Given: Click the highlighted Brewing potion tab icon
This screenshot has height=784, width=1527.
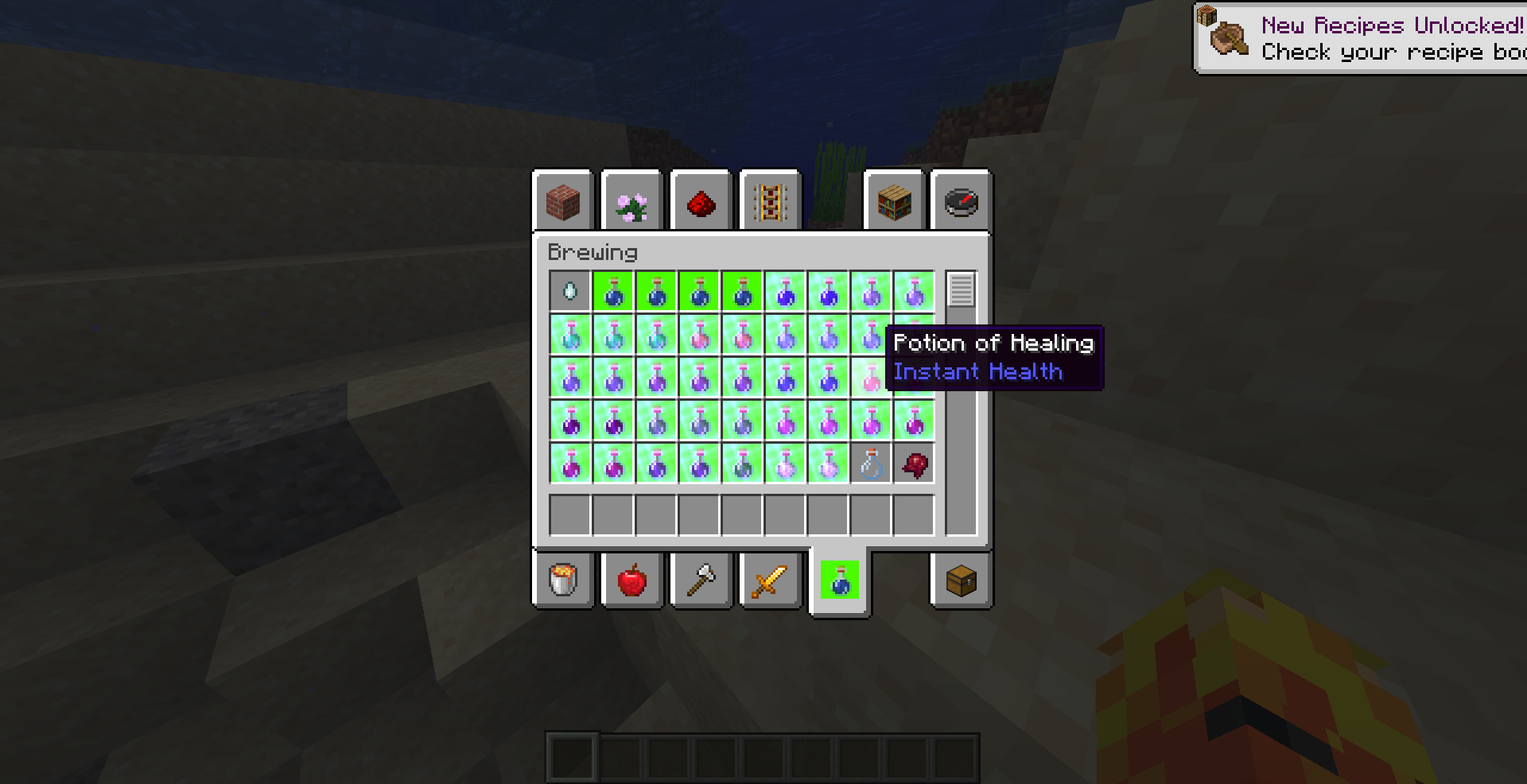Looking at the screenshot, I should point(841,580).
